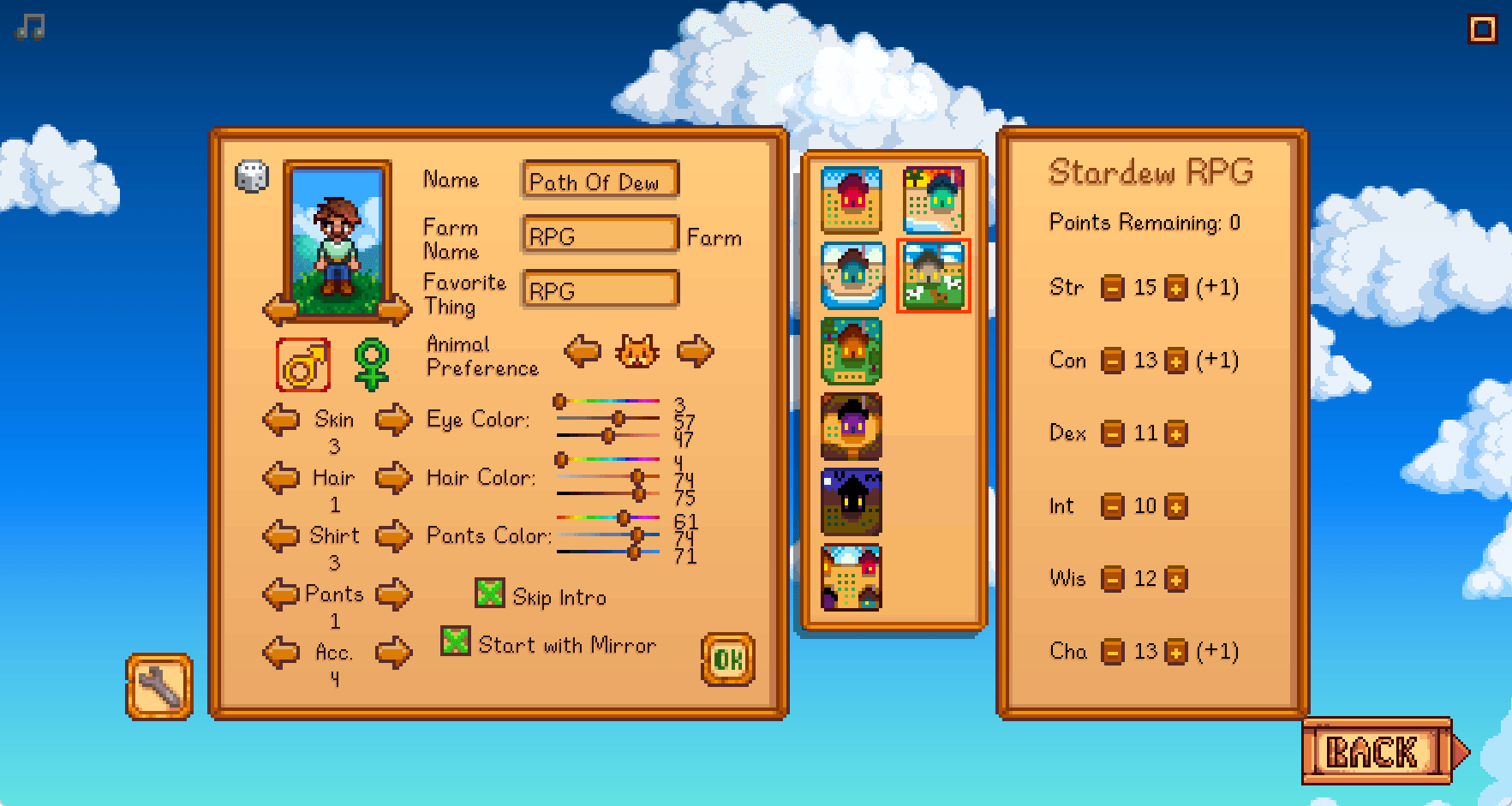Open settings with the wrench icon
1512x806 pixels.
coord(158,685)
